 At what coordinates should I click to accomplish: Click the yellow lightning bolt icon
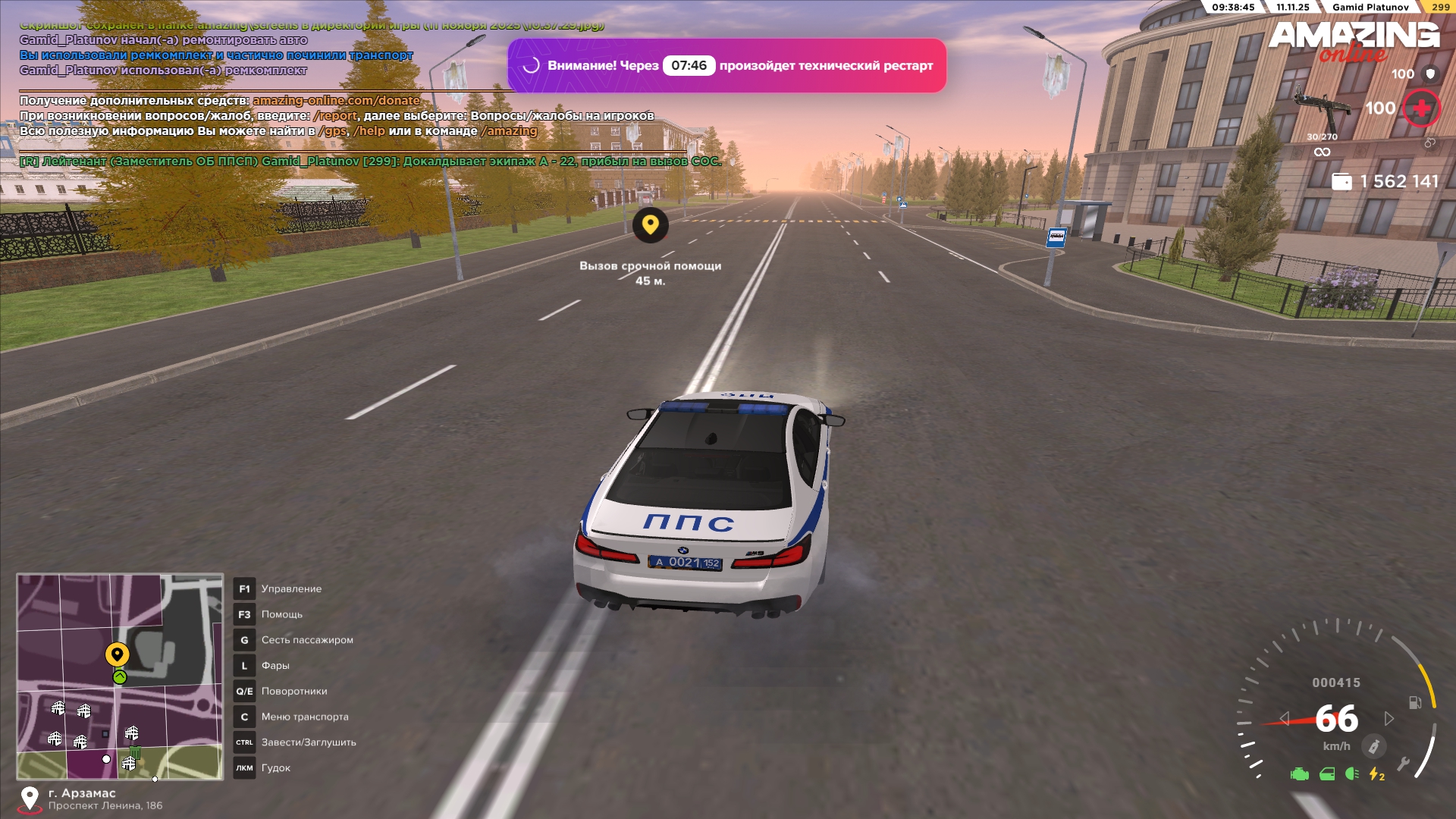pyautogui.click(x=1376, y=774)
